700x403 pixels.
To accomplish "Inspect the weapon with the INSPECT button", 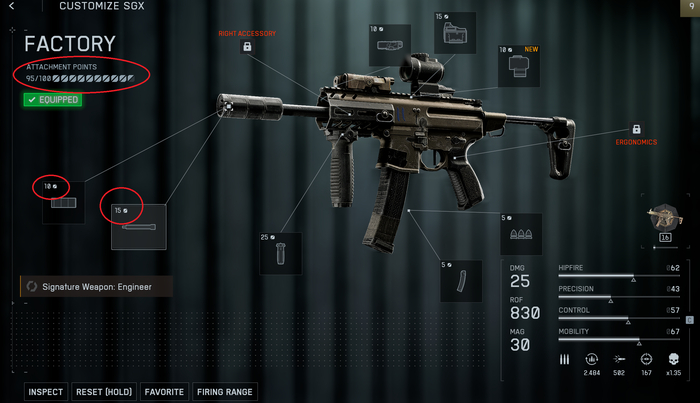I will click(x=46, y=392).
